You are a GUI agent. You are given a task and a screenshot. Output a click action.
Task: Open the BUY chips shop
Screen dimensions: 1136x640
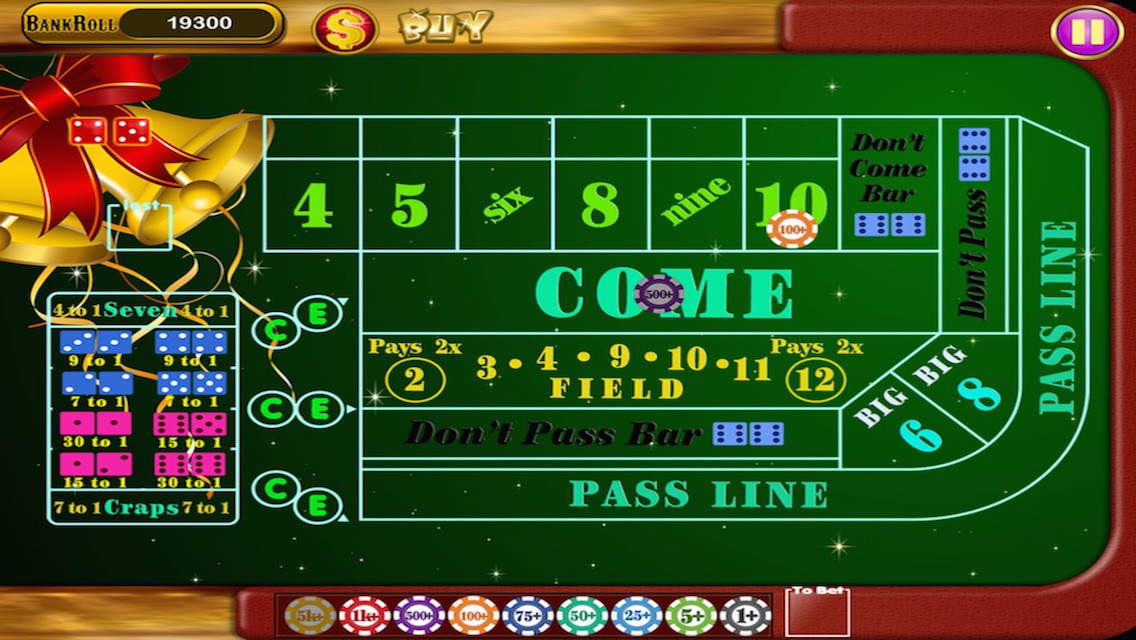(x=446, y=27)
